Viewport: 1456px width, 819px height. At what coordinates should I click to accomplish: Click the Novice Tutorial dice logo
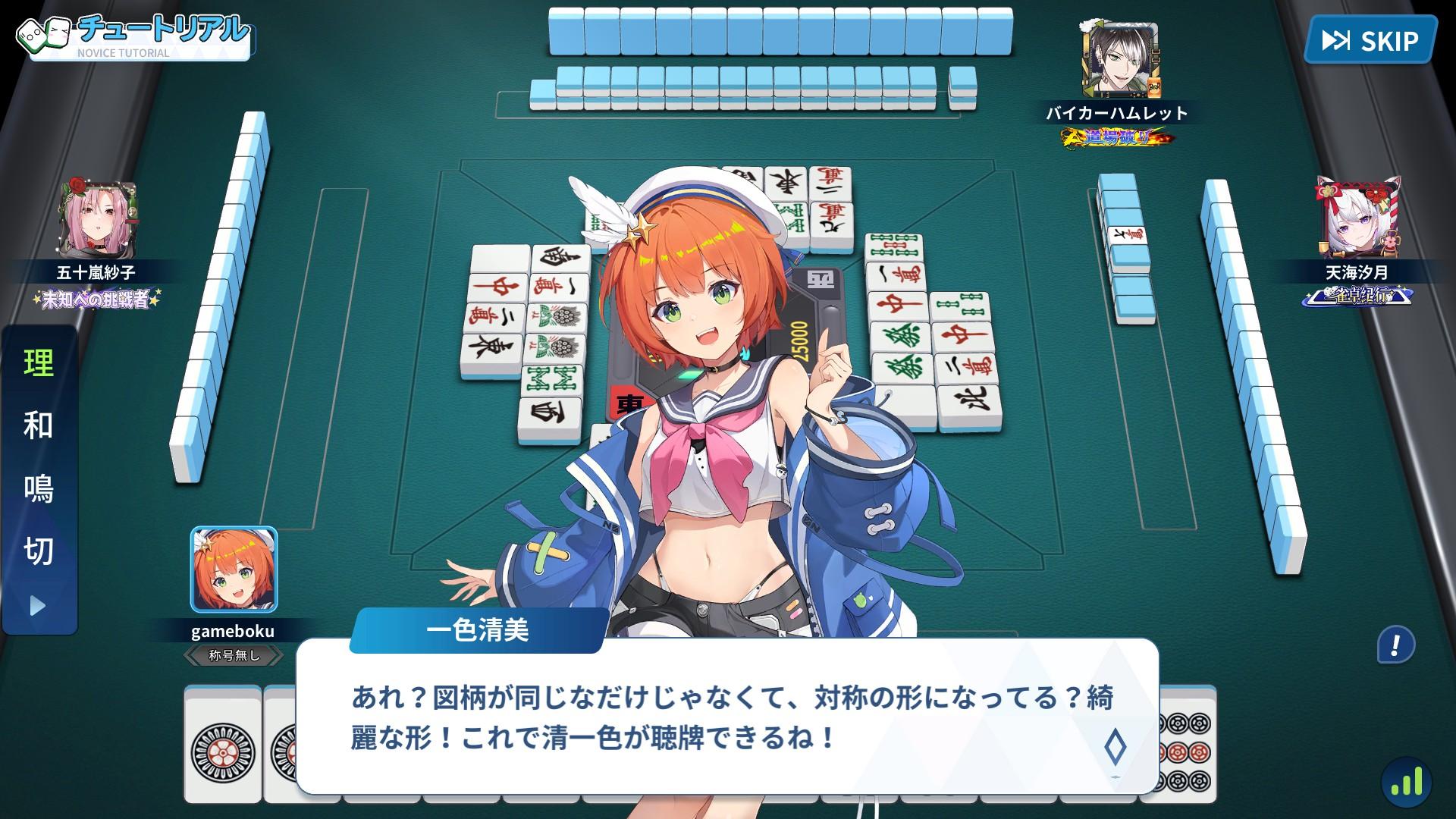[42, 32]
